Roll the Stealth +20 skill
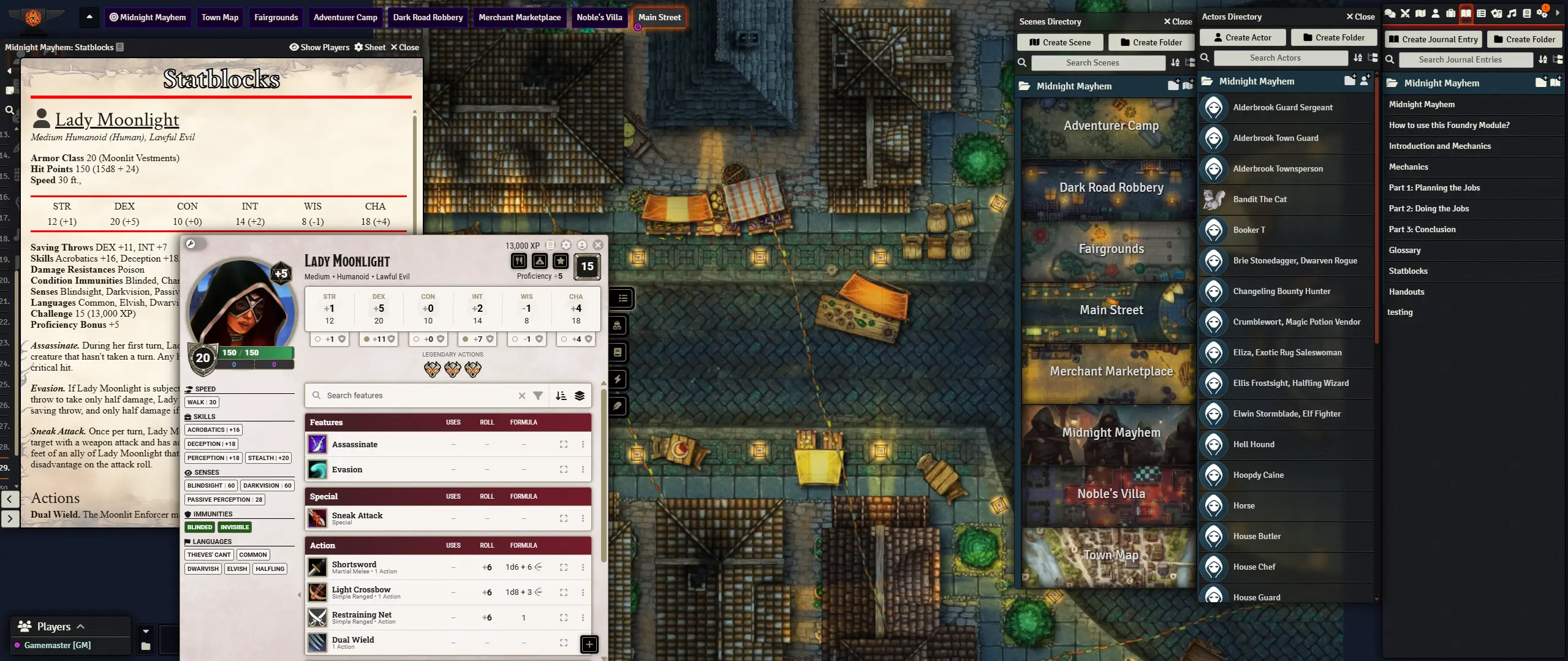 click(268, 458)
